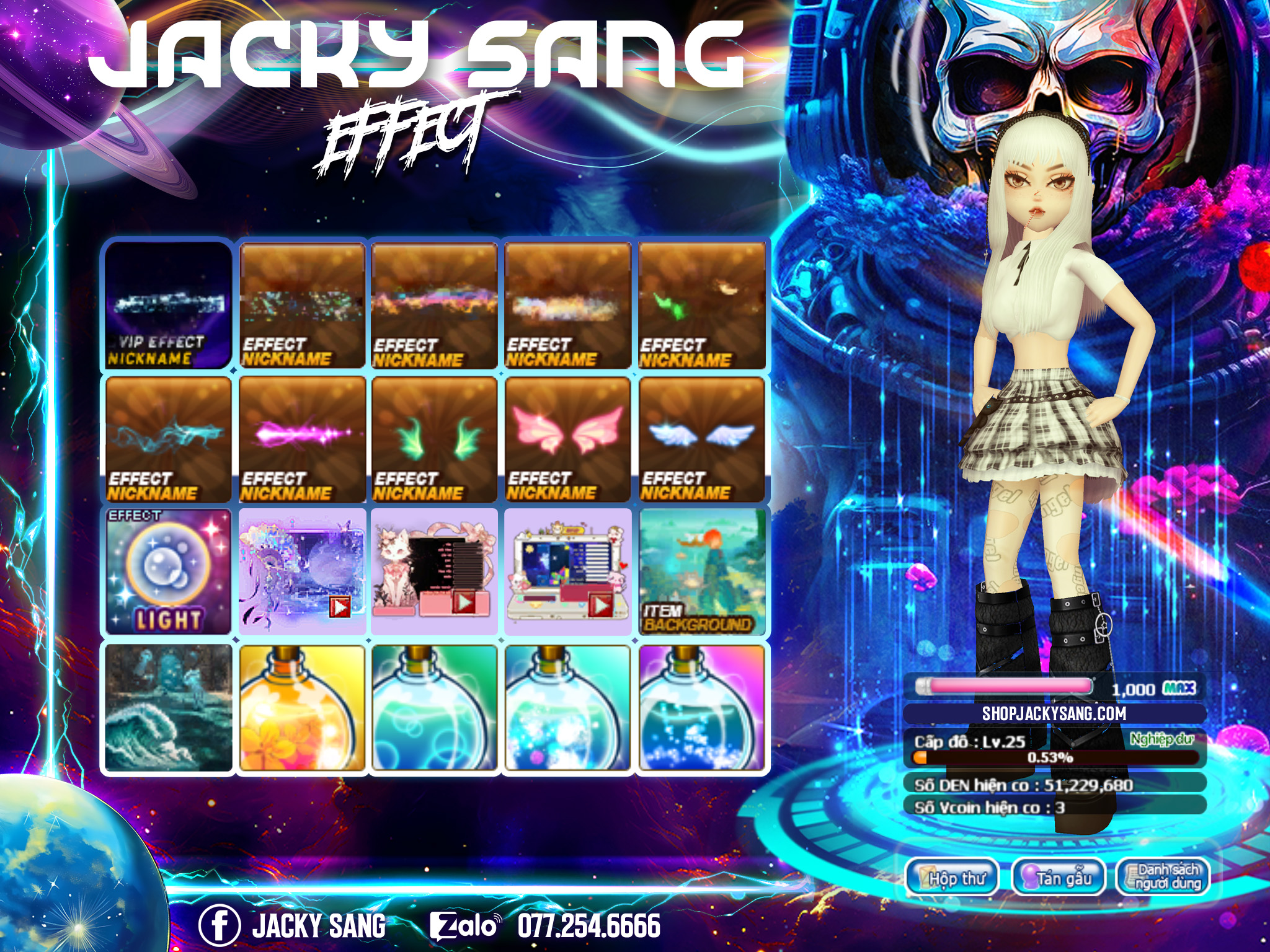
Task: Choose the pink laser beam nickname effect
Action: (302, 439)
